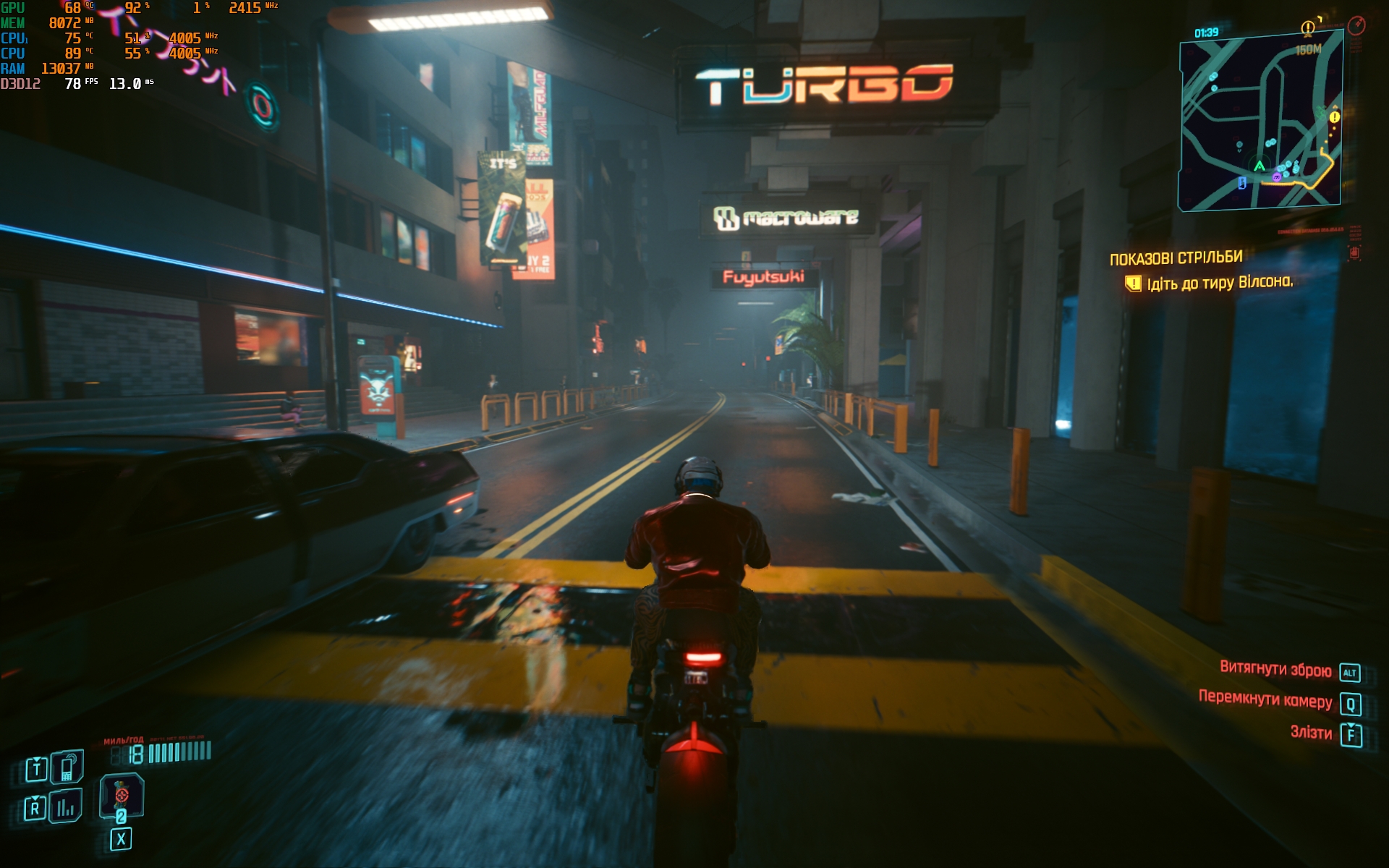Select the radio equalizer bars icon

[x=66, y=807]
